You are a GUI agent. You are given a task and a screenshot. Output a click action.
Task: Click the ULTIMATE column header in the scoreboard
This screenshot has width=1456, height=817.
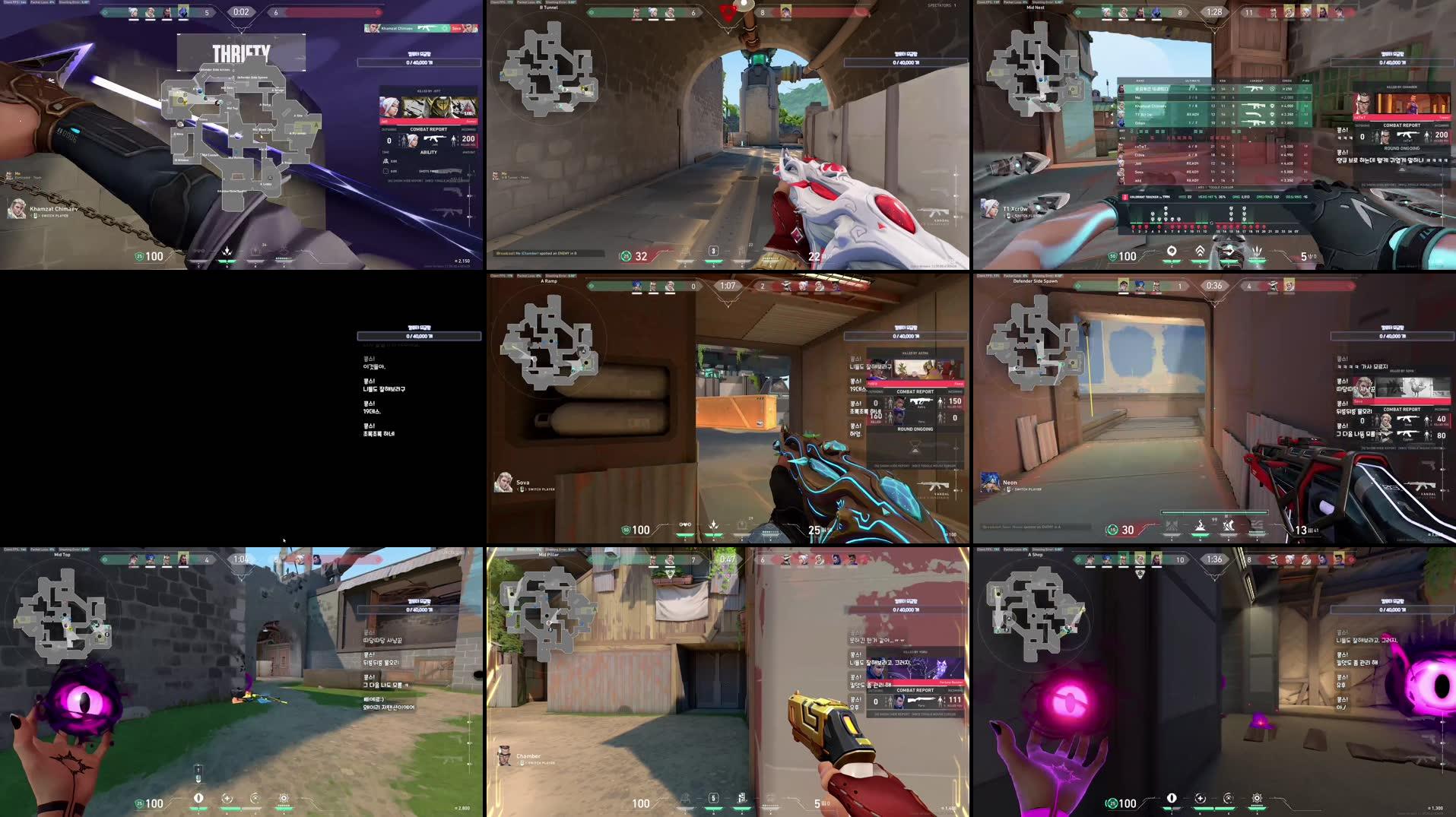tap(1191, 81)
